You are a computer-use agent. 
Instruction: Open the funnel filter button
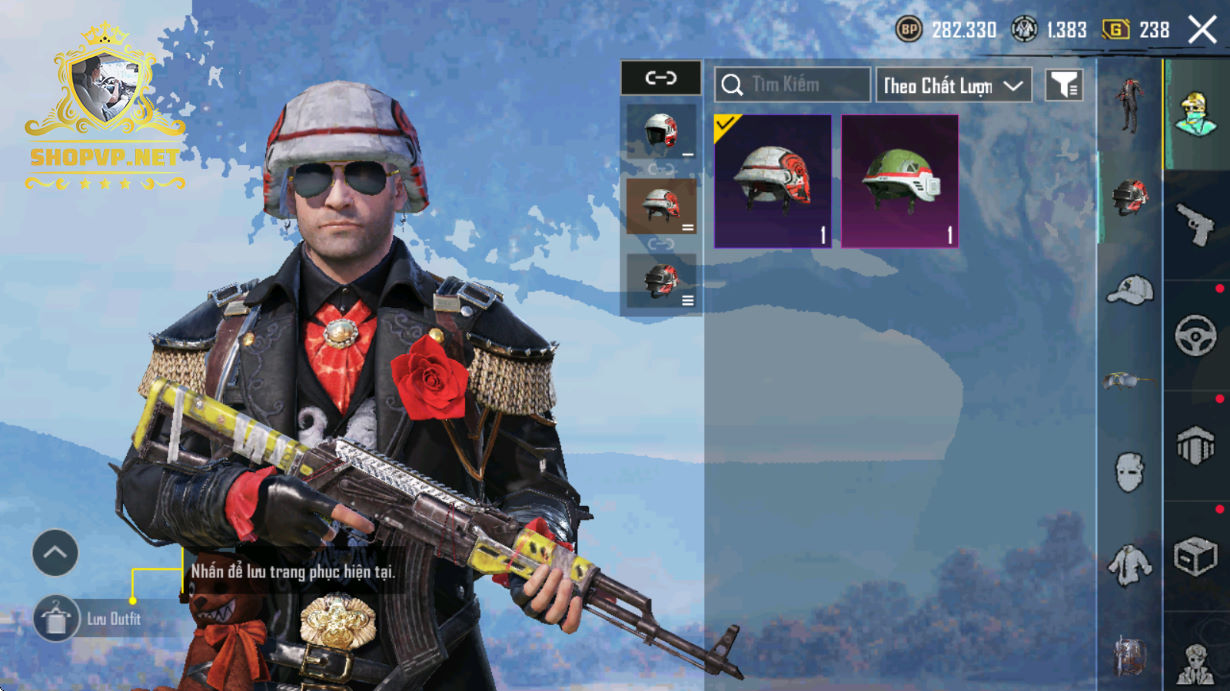pyautogui.click(x=1064, y=85)
